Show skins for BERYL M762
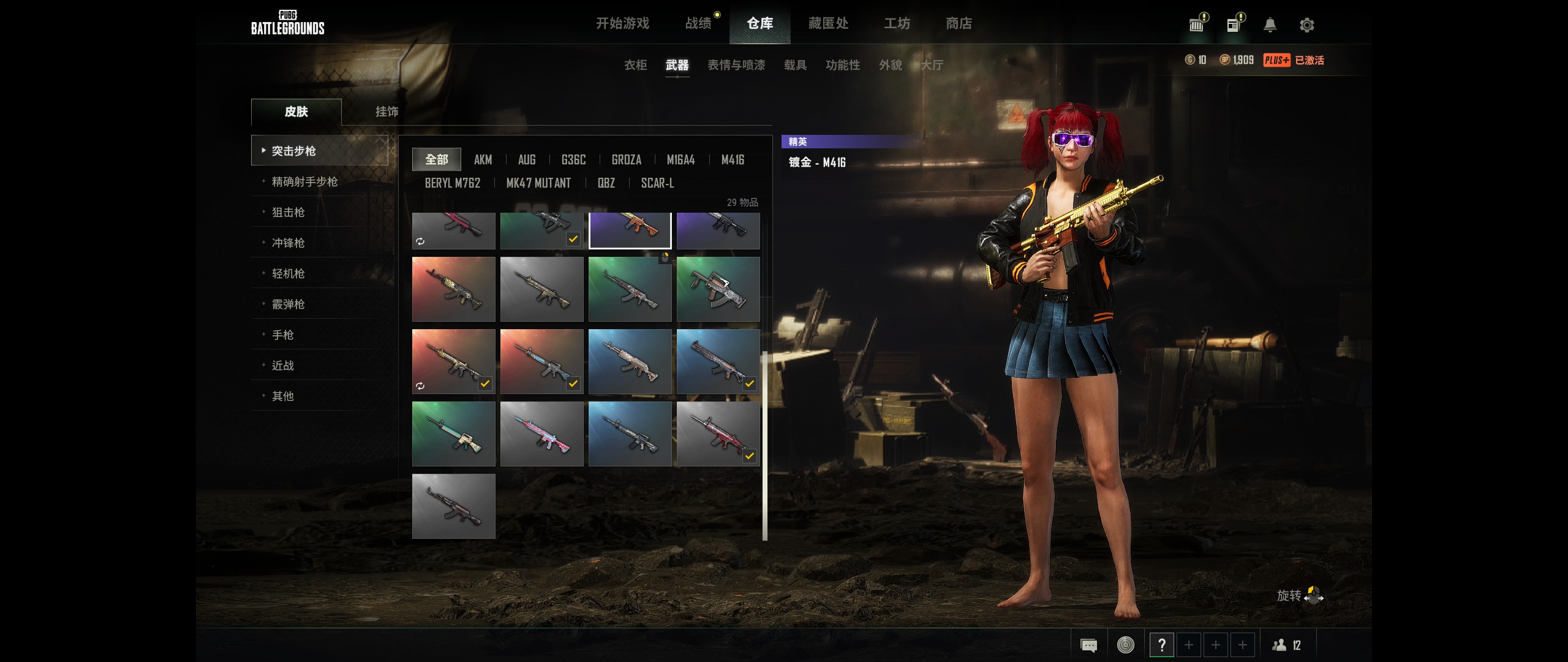1568x662 pixels. (453, 183)
